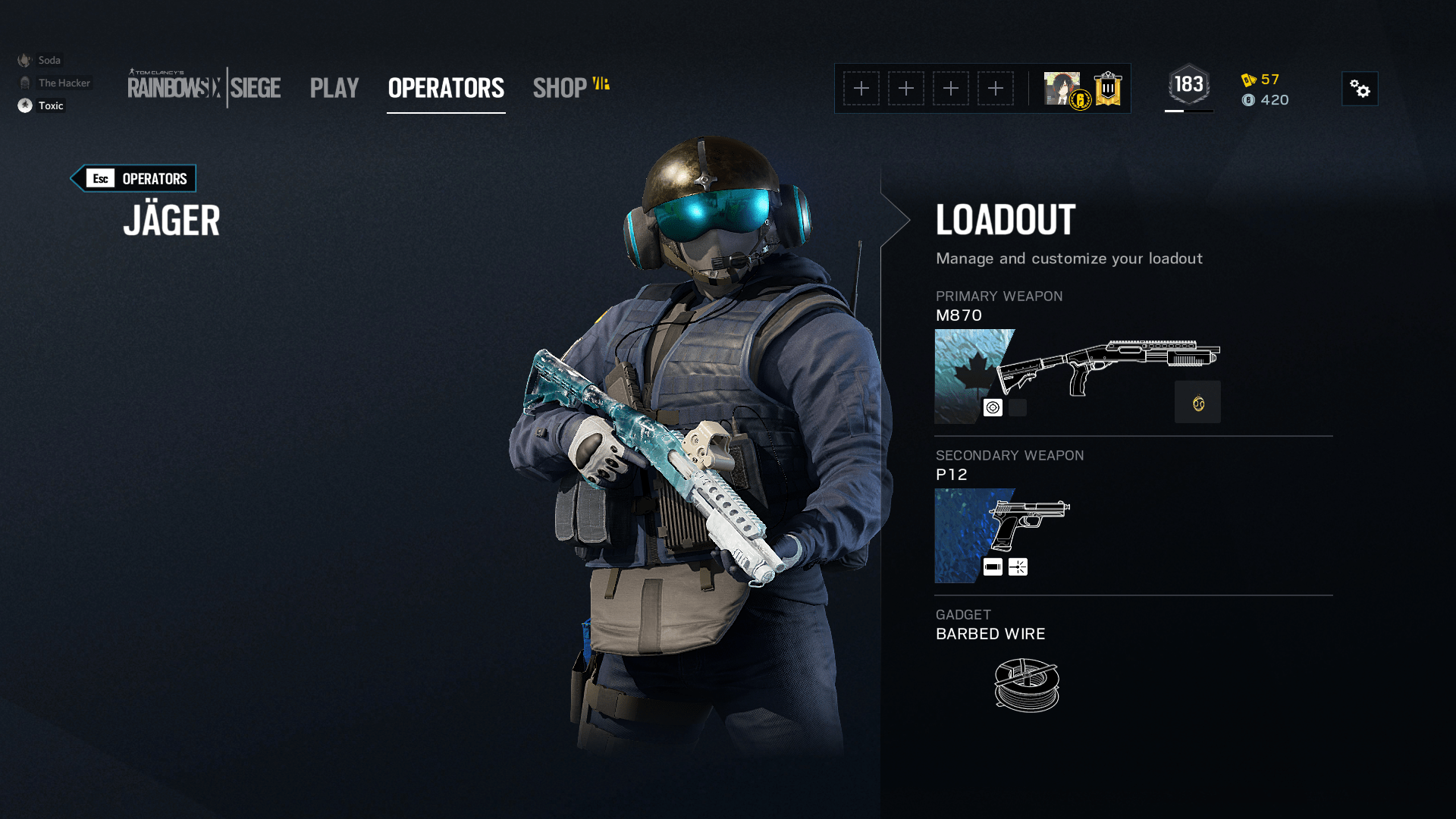The height and width of the screenshot is (819, 1456).
Task: Open the PLAY menu
Action: [334, 88]
